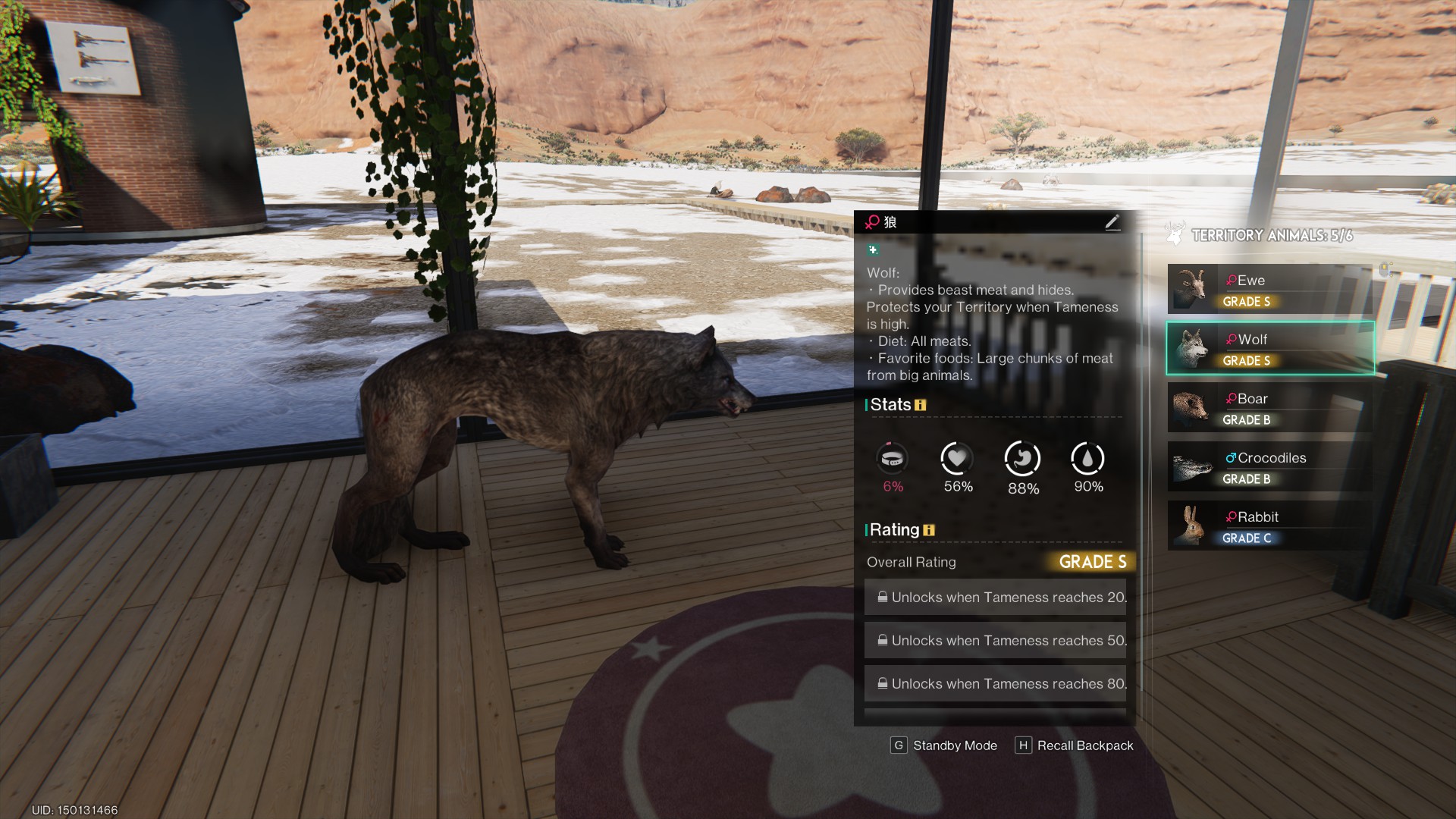
Task: Open the Stats info icon
Action: (x=921, y=405)
